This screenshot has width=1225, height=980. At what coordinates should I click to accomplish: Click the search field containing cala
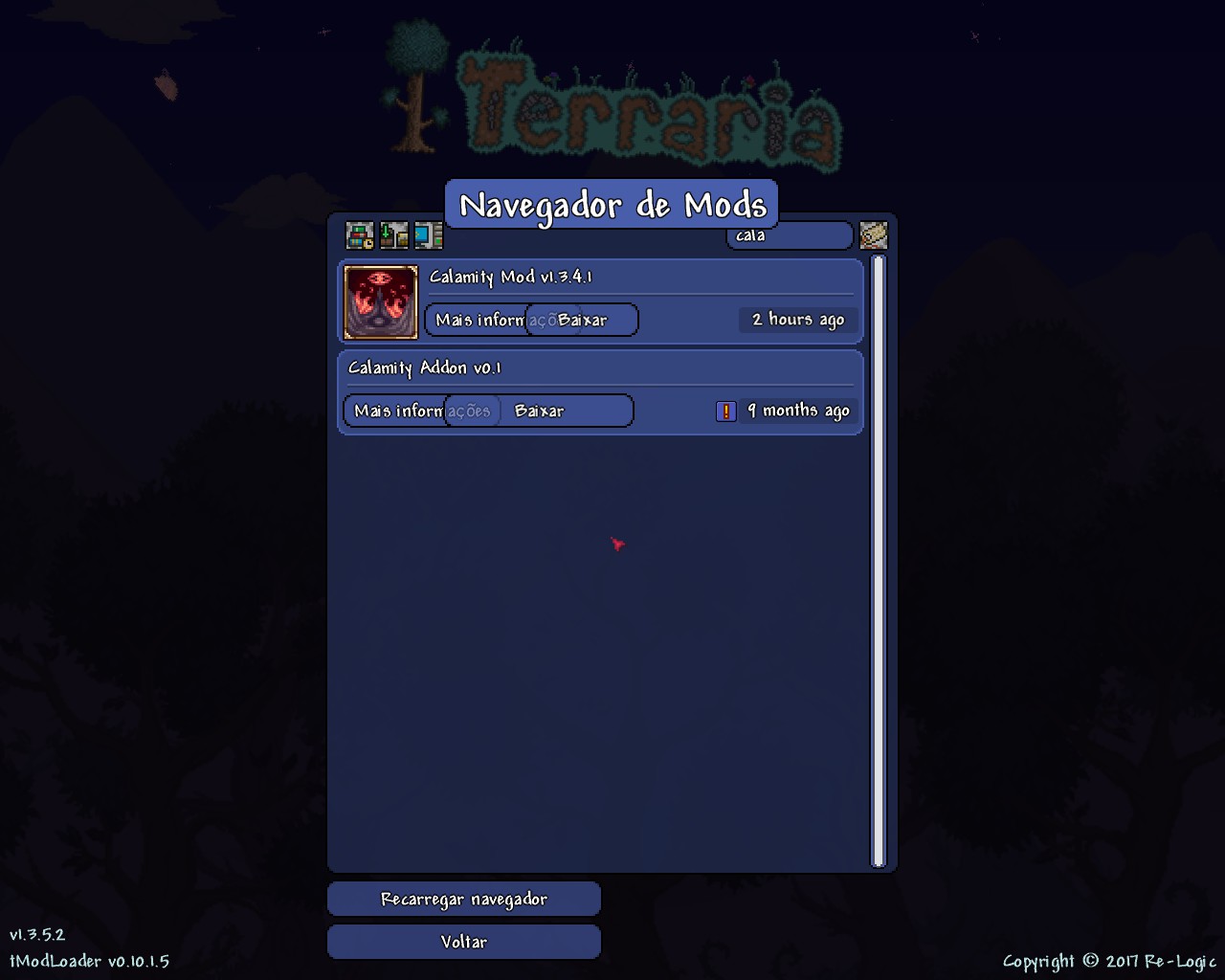pyautogui.click(x=789, y=235)
